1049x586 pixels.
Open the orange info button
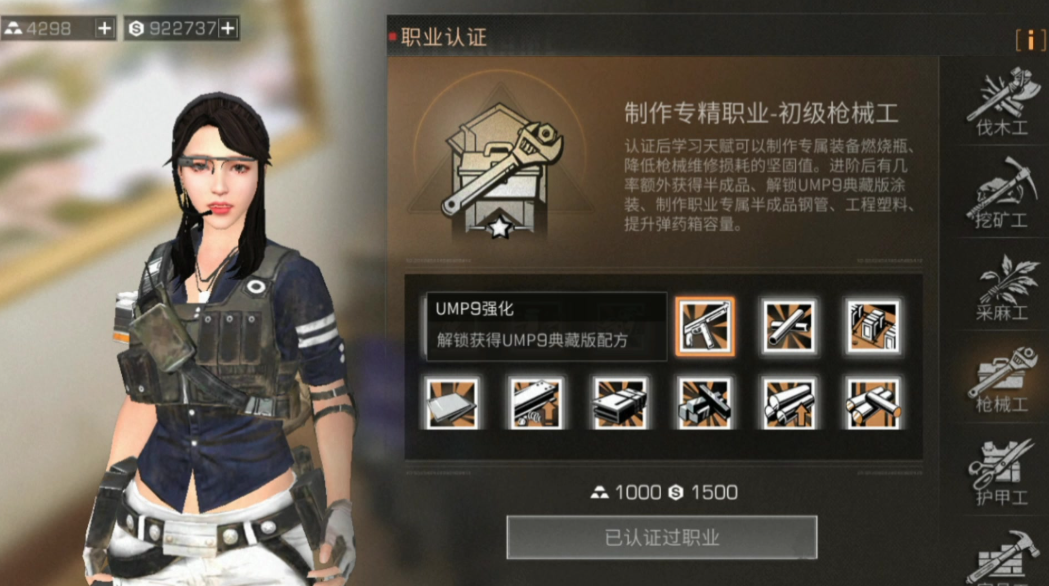(x=1030, y=39)
